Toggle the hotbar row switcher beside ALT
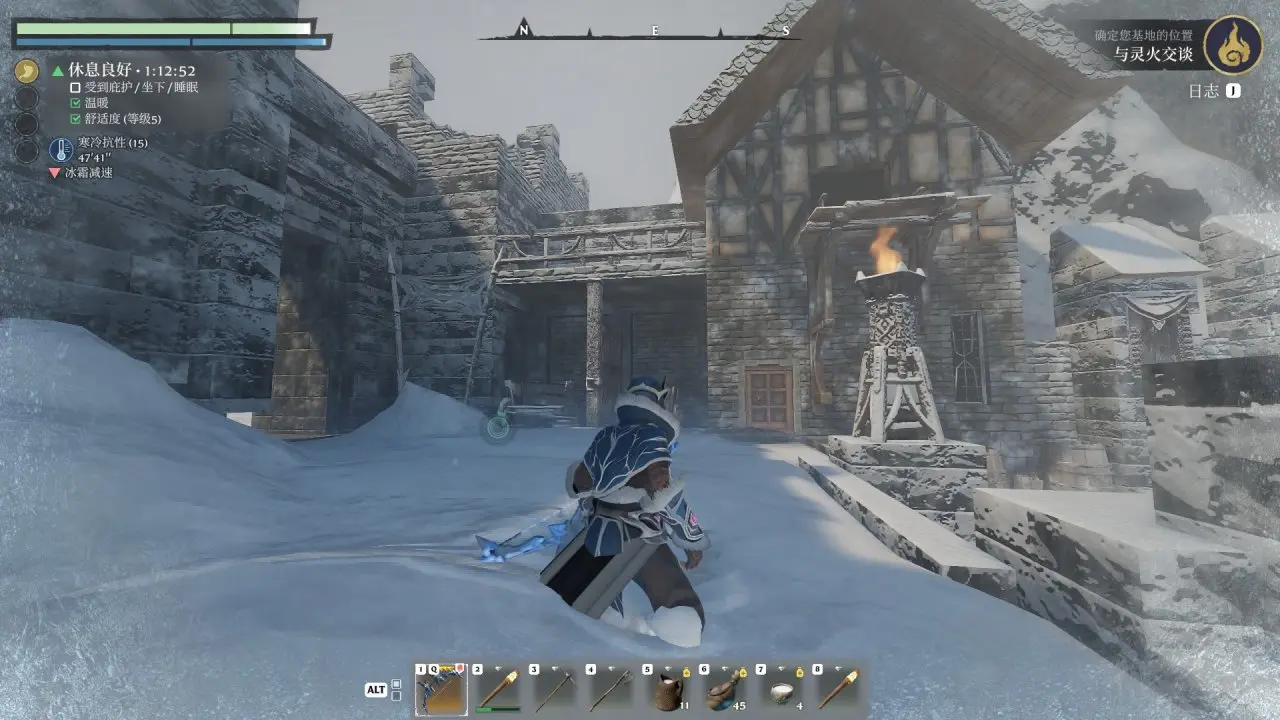 (x=396, y=690)
